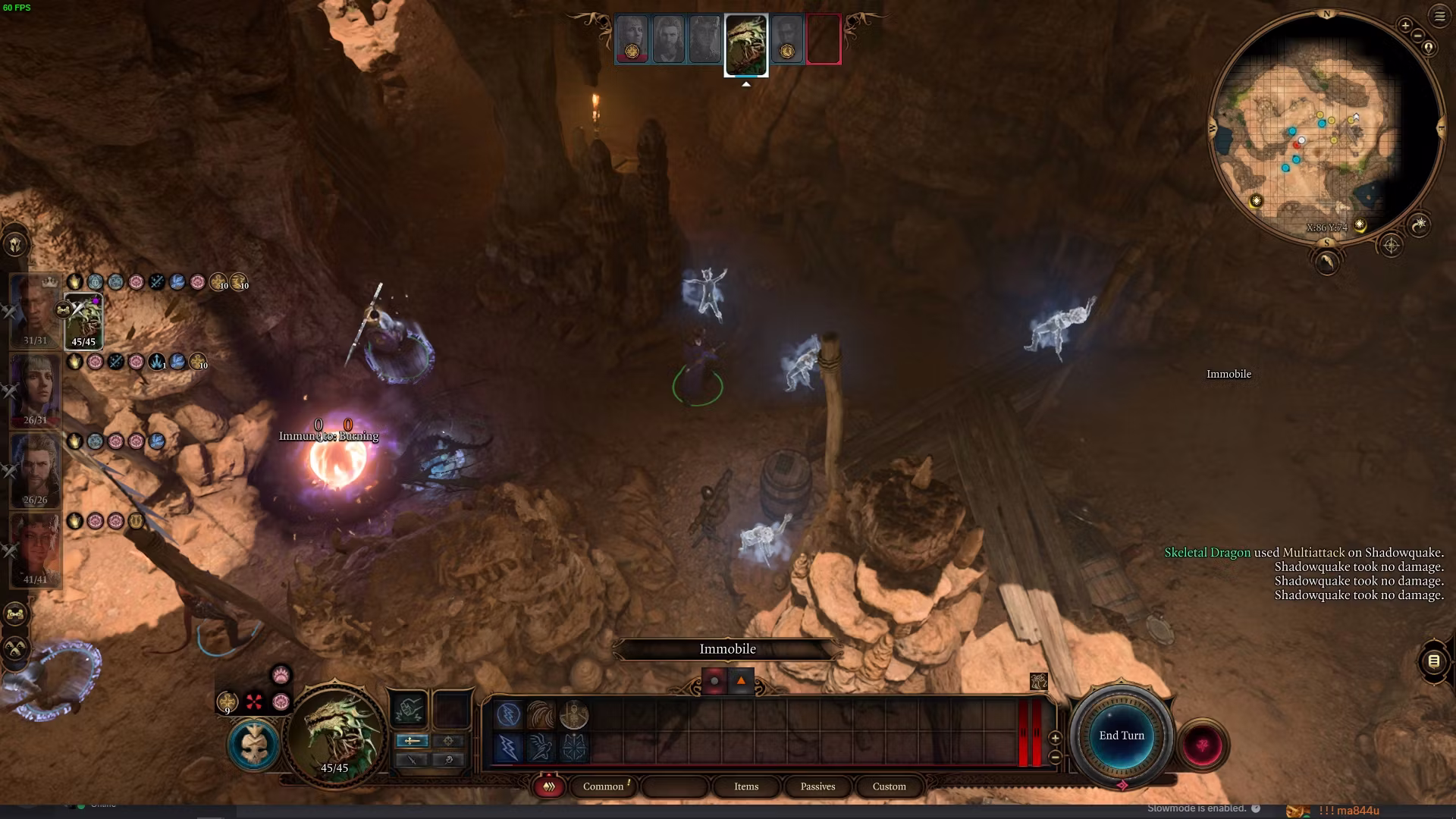1456x819 pixels.
Task: Click the unarmed fist attack slot
Action: pos(409,711)
